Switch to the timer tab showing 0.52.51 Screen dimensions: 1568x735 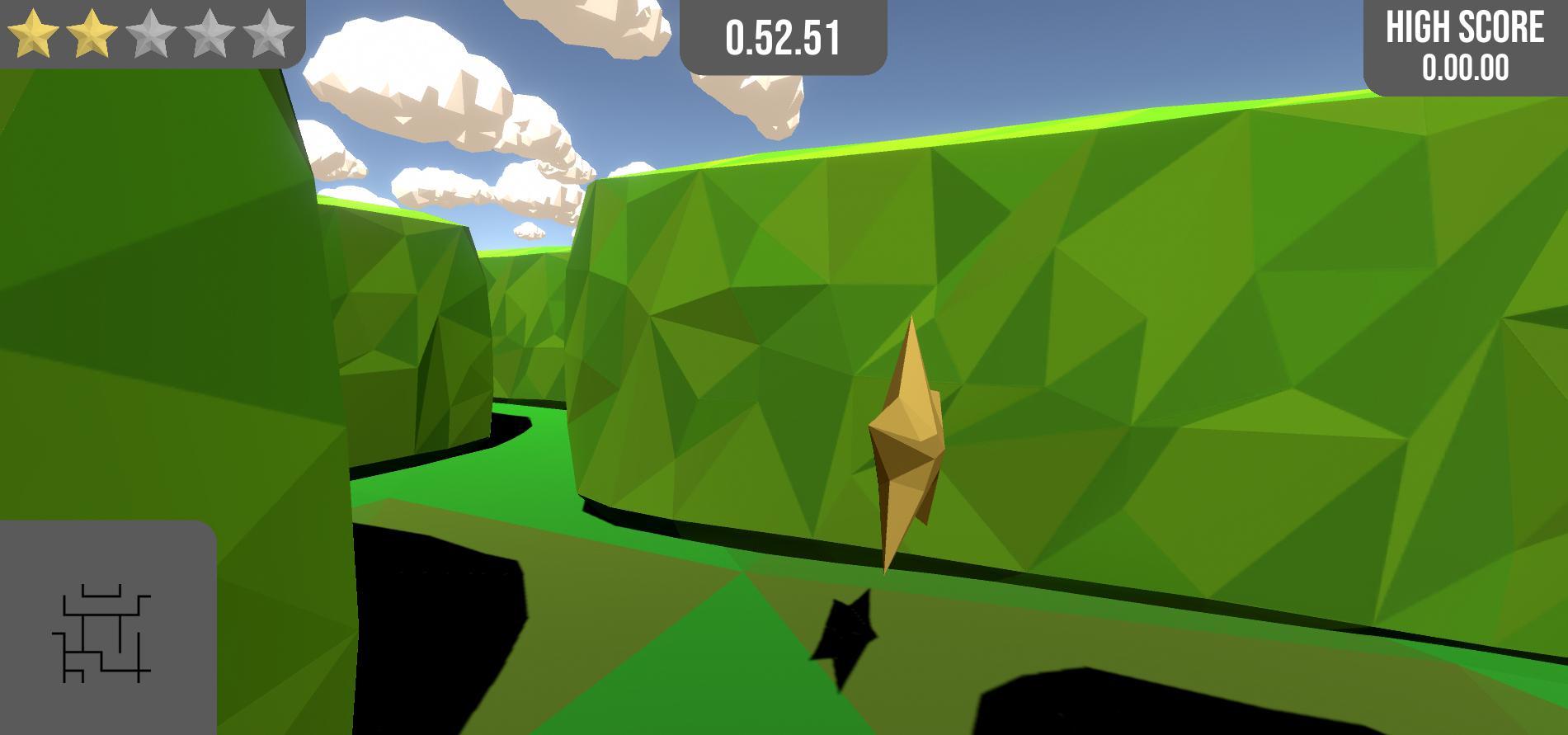[783, 35]
